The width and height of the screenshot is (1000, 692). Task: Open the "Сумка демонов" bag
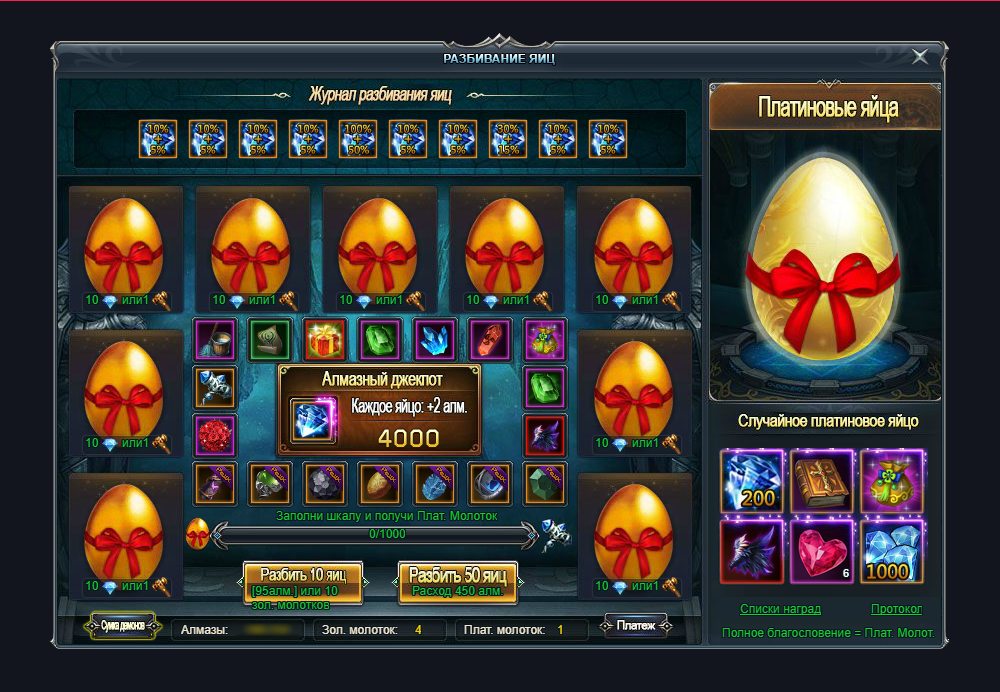123,626
